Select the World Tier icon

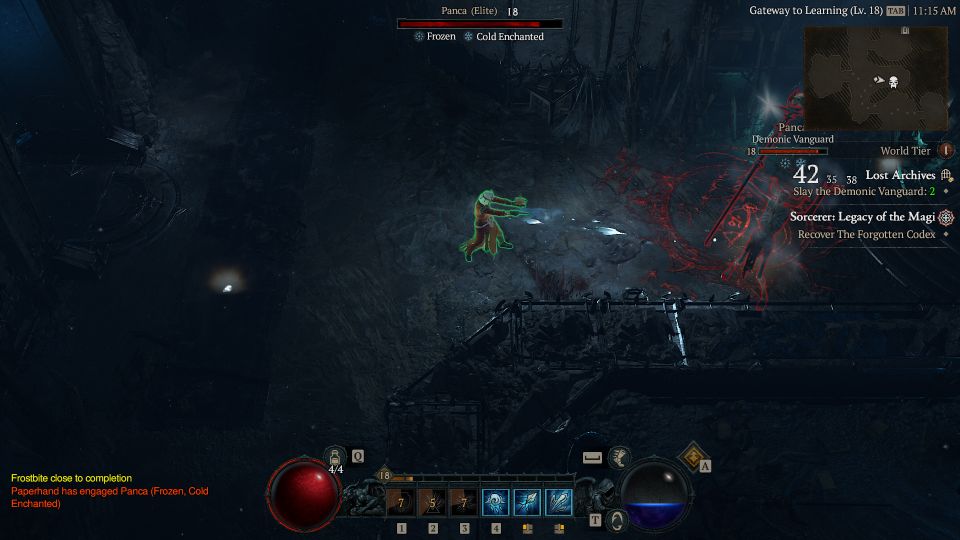(x=946, y=151)
